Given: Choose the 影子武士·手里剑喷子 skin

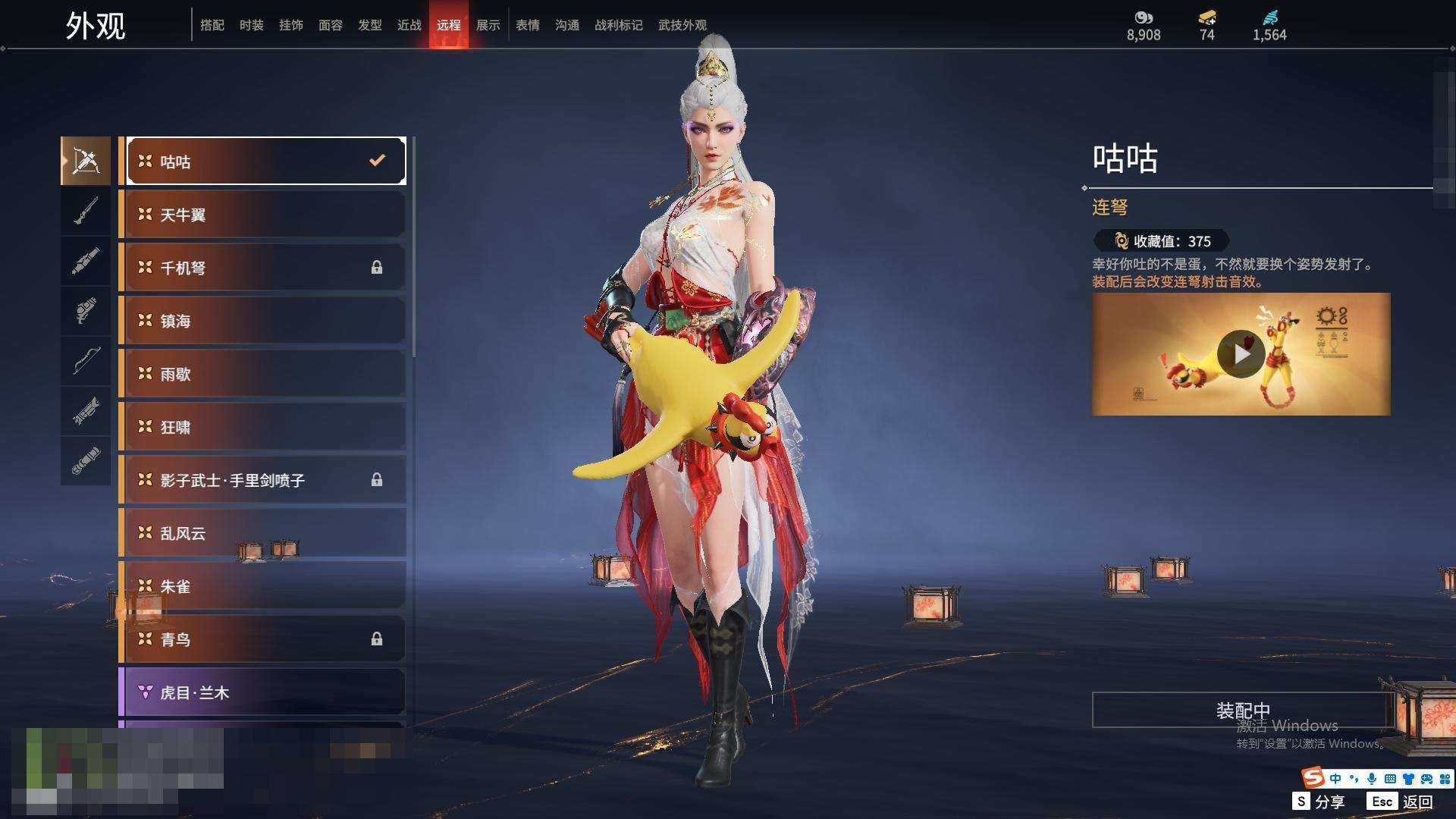Looking at the screenshot, I should point(262,480).
